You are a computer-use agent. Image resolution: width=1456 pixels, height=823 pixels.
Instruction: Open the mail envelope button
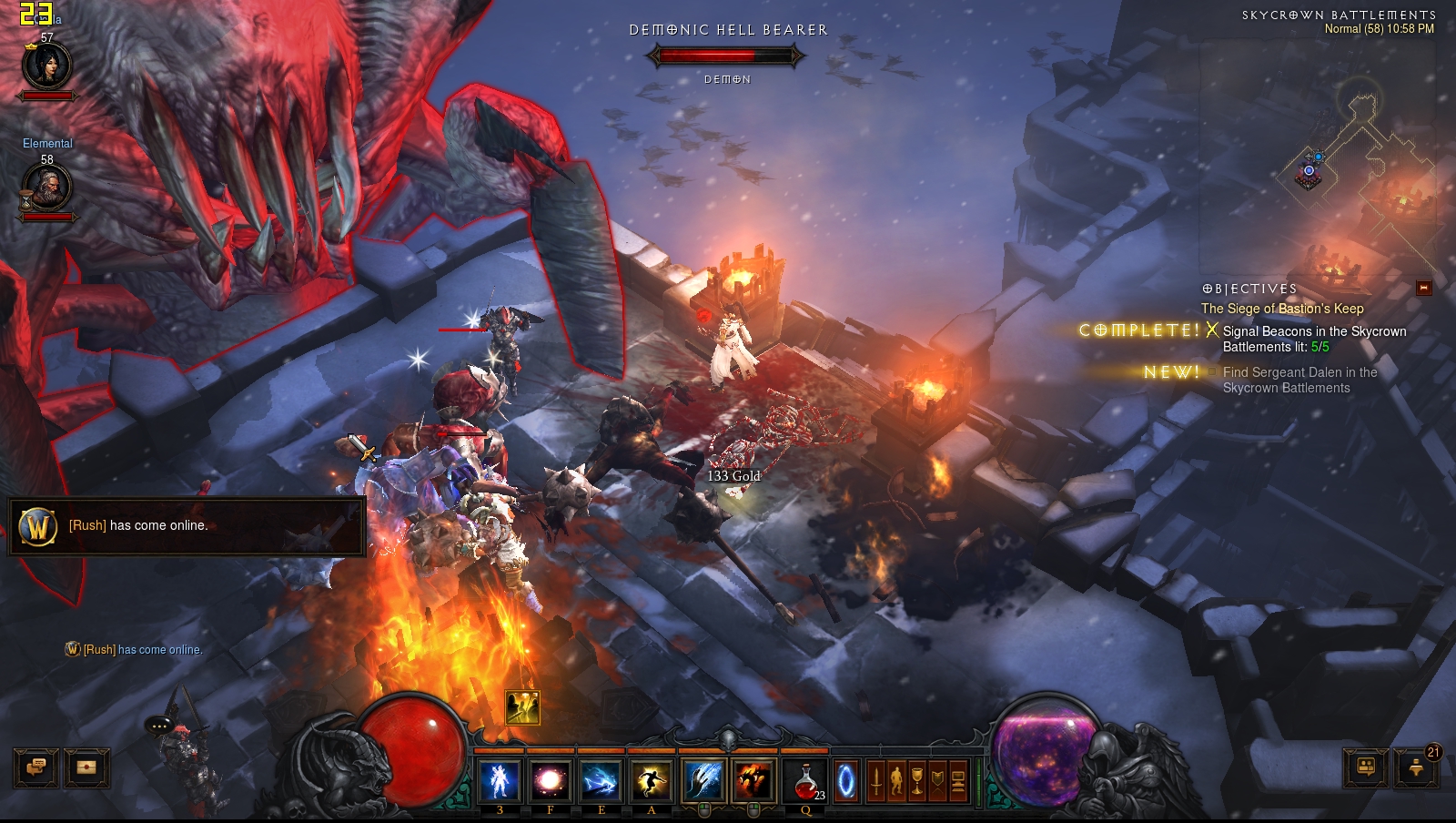(86, 767)
